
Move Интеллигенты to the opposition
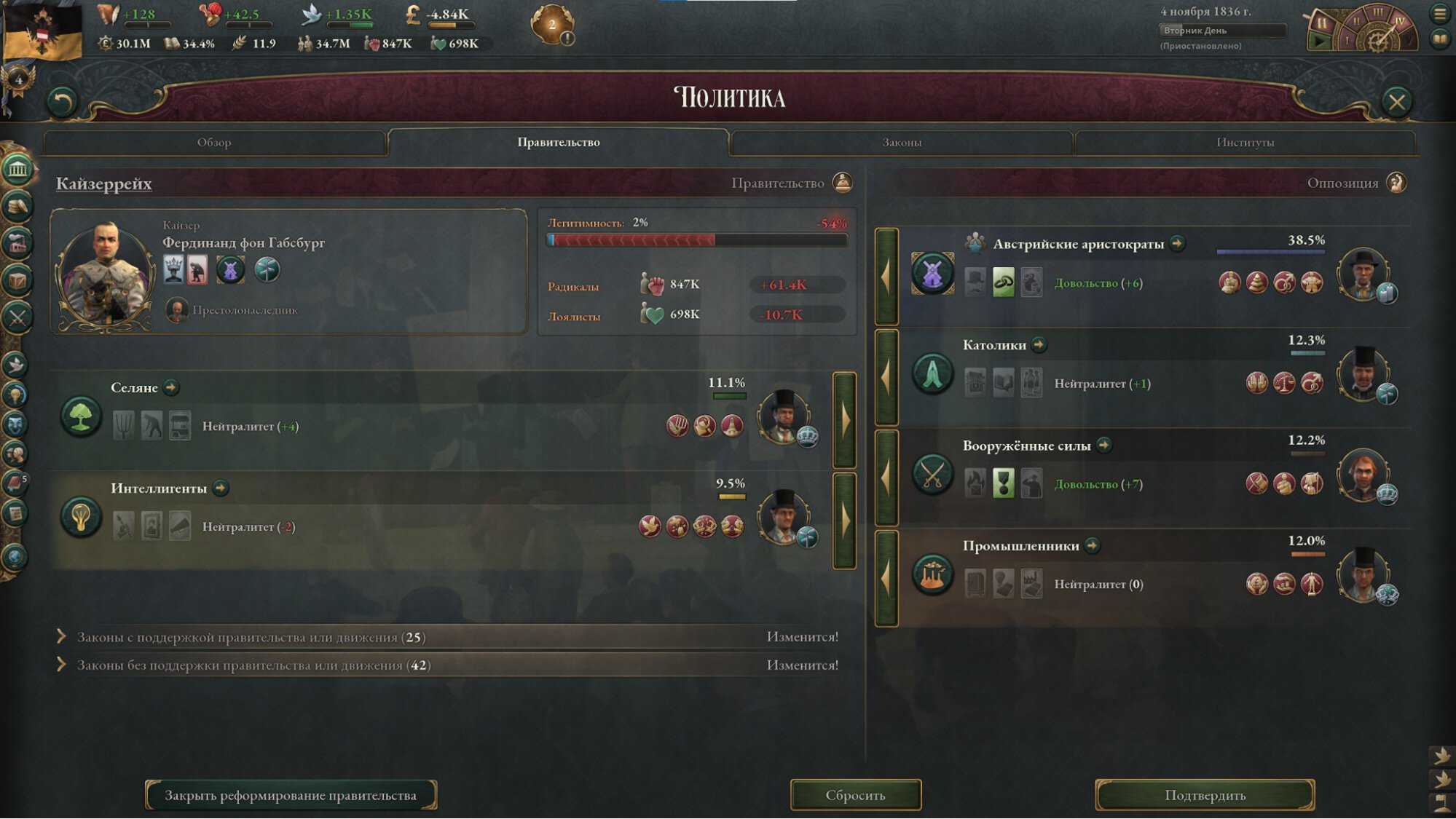click(844, 521)
